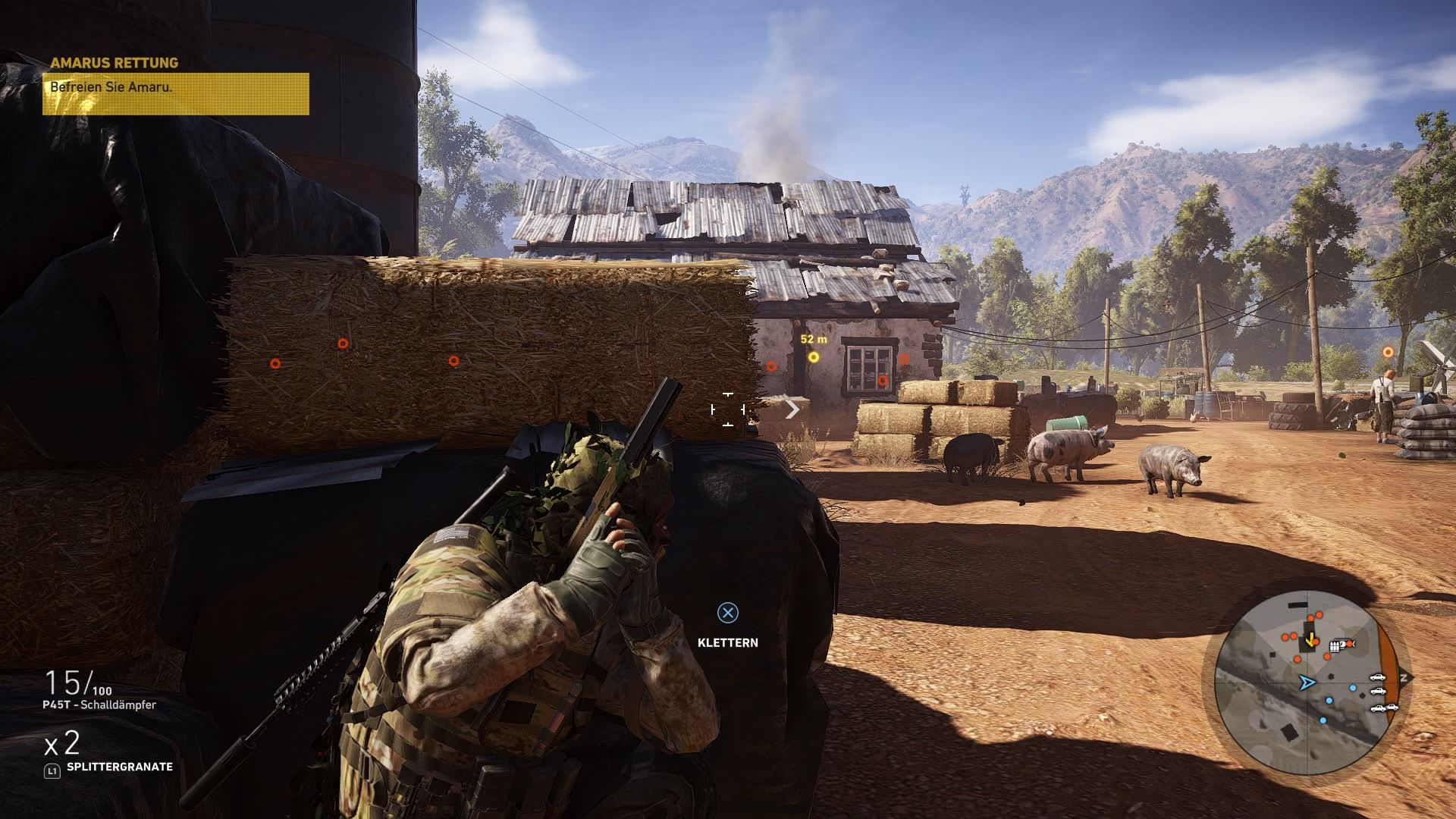The width and height of the screenshot is (1456, 819).
Task: Select the yellow 52 m objective waypoint marker
Action: 814,357
